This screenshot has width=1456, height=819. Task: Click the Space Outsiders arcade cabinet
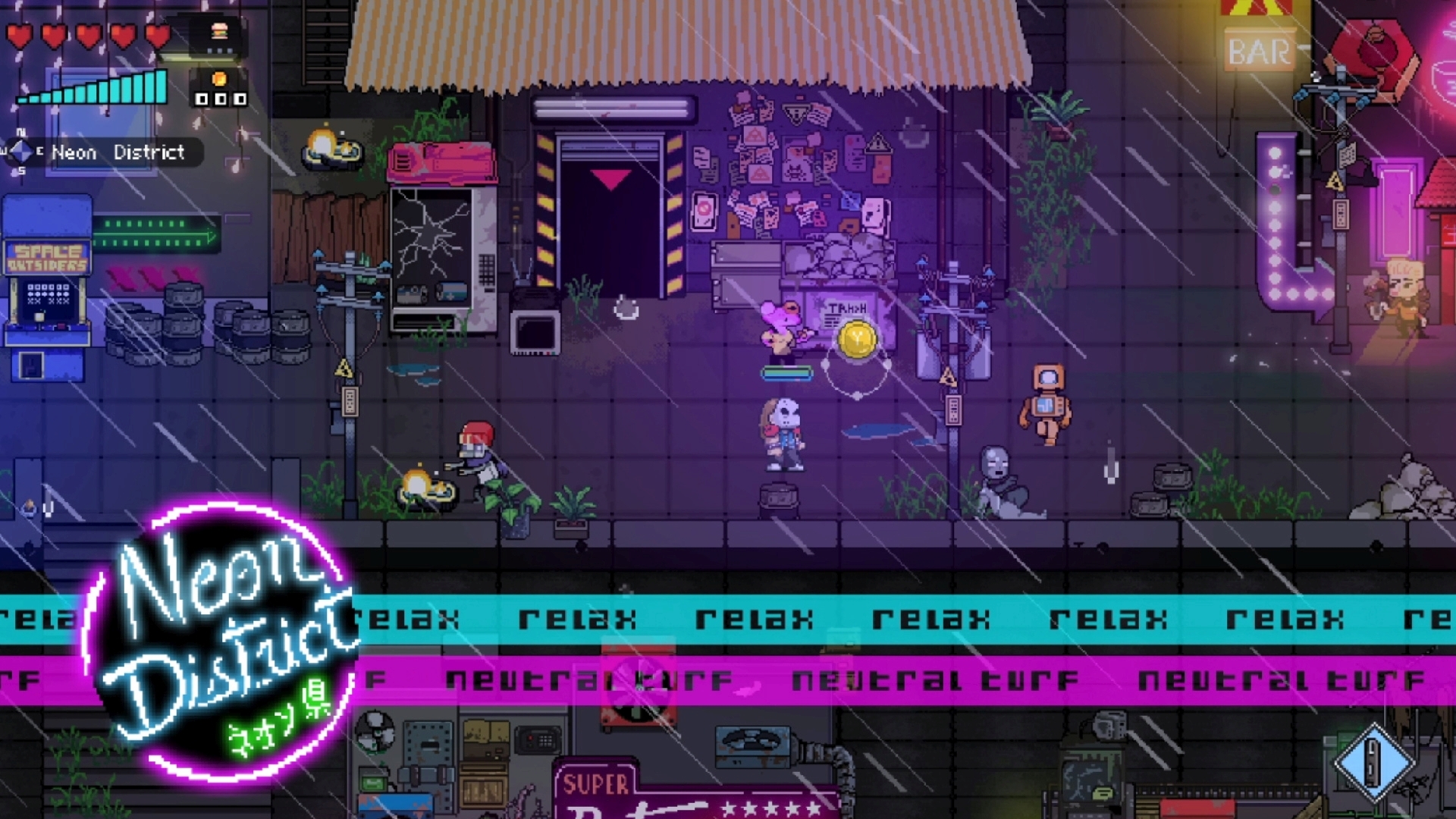pos(45,288)
